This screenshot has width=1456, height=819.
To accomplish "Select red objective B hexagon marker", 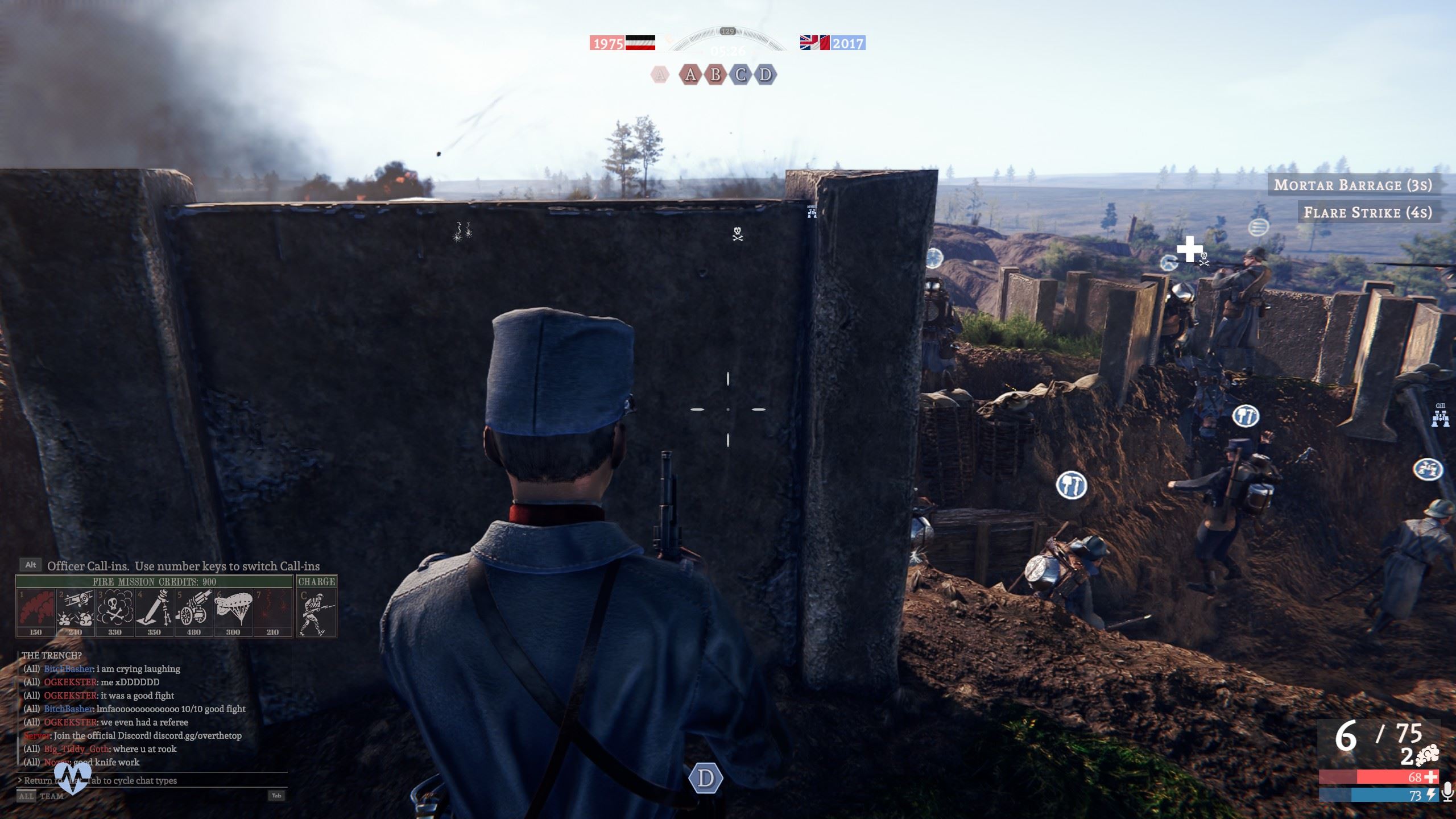I will pyautogui.click(x=715, y=75).
